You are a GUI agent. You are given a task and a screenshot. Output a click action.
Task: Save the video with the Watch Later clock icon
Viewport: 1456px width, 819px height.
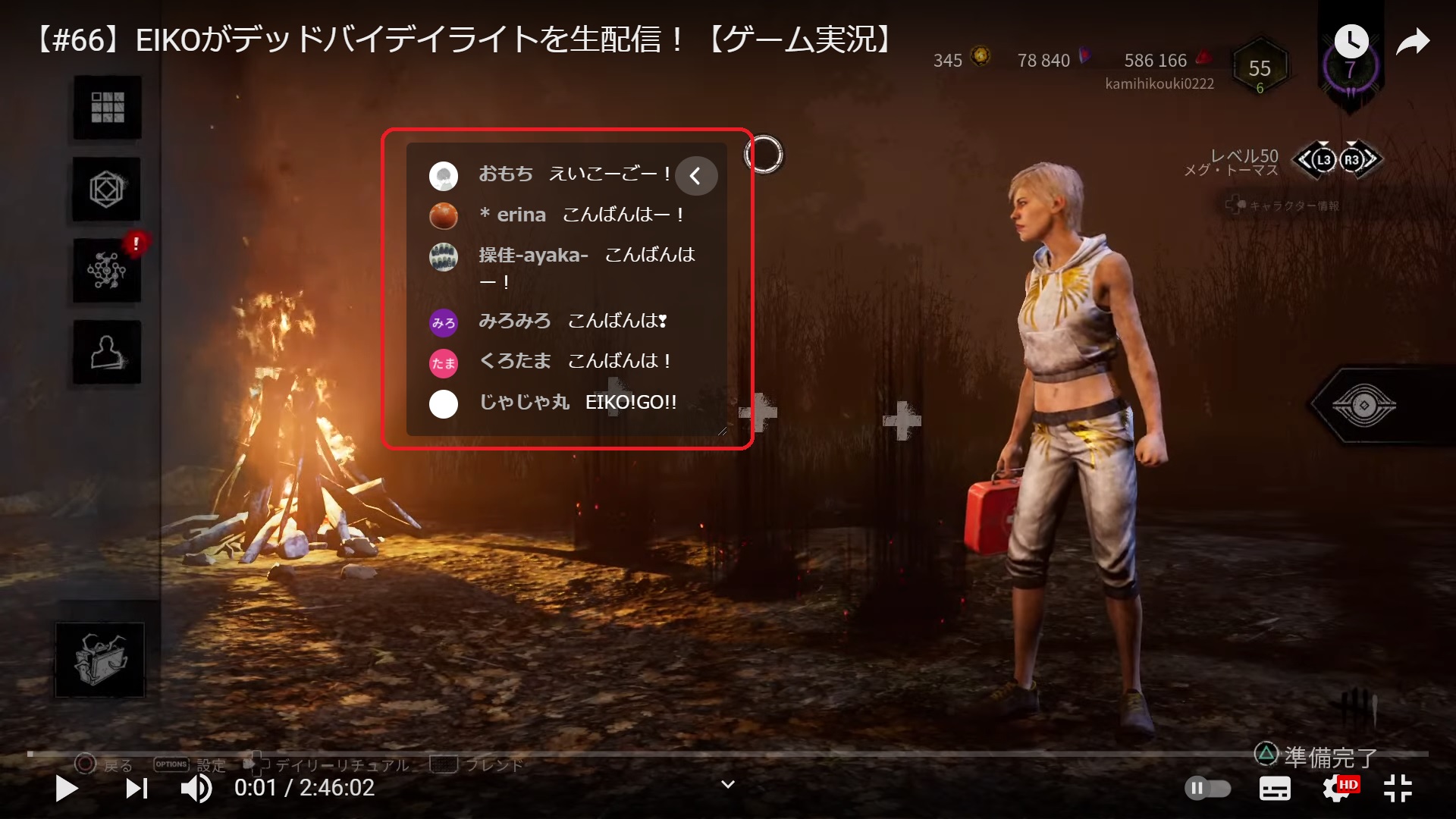point(1351,42)
